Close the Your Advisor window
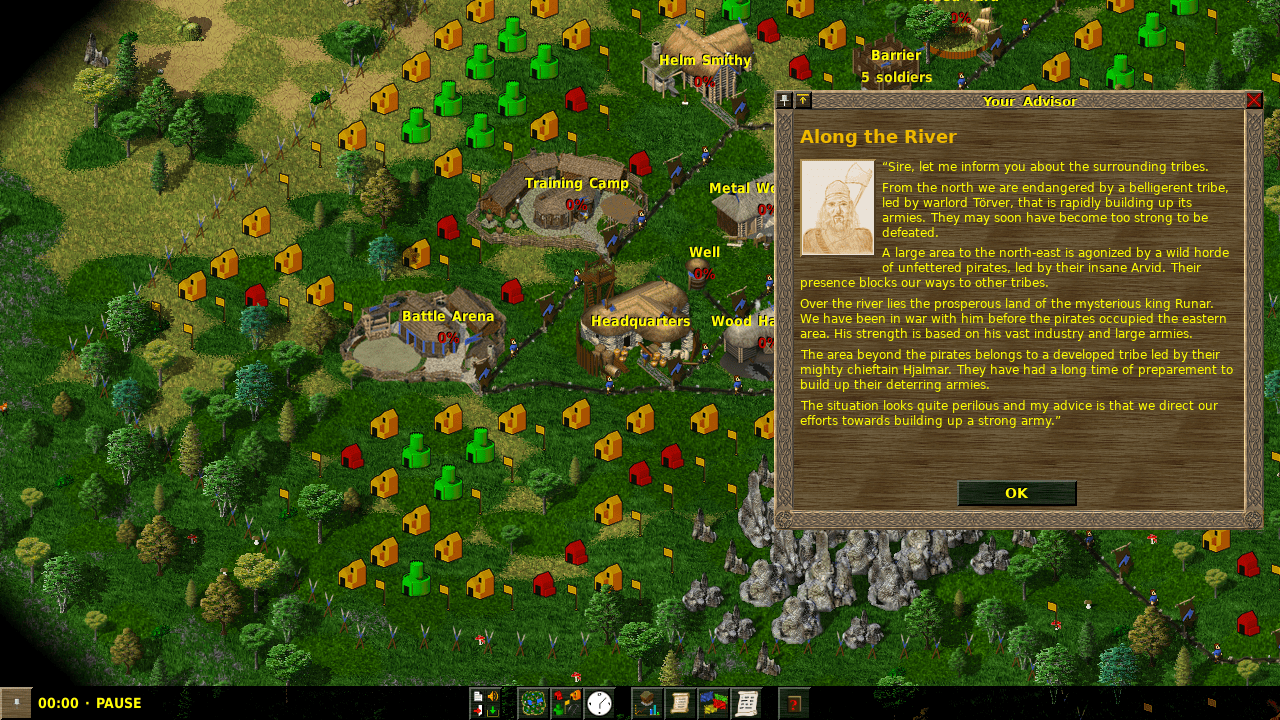This screenshot has height=720, width=1280. pyautogui.click(x=1254, y=100)
